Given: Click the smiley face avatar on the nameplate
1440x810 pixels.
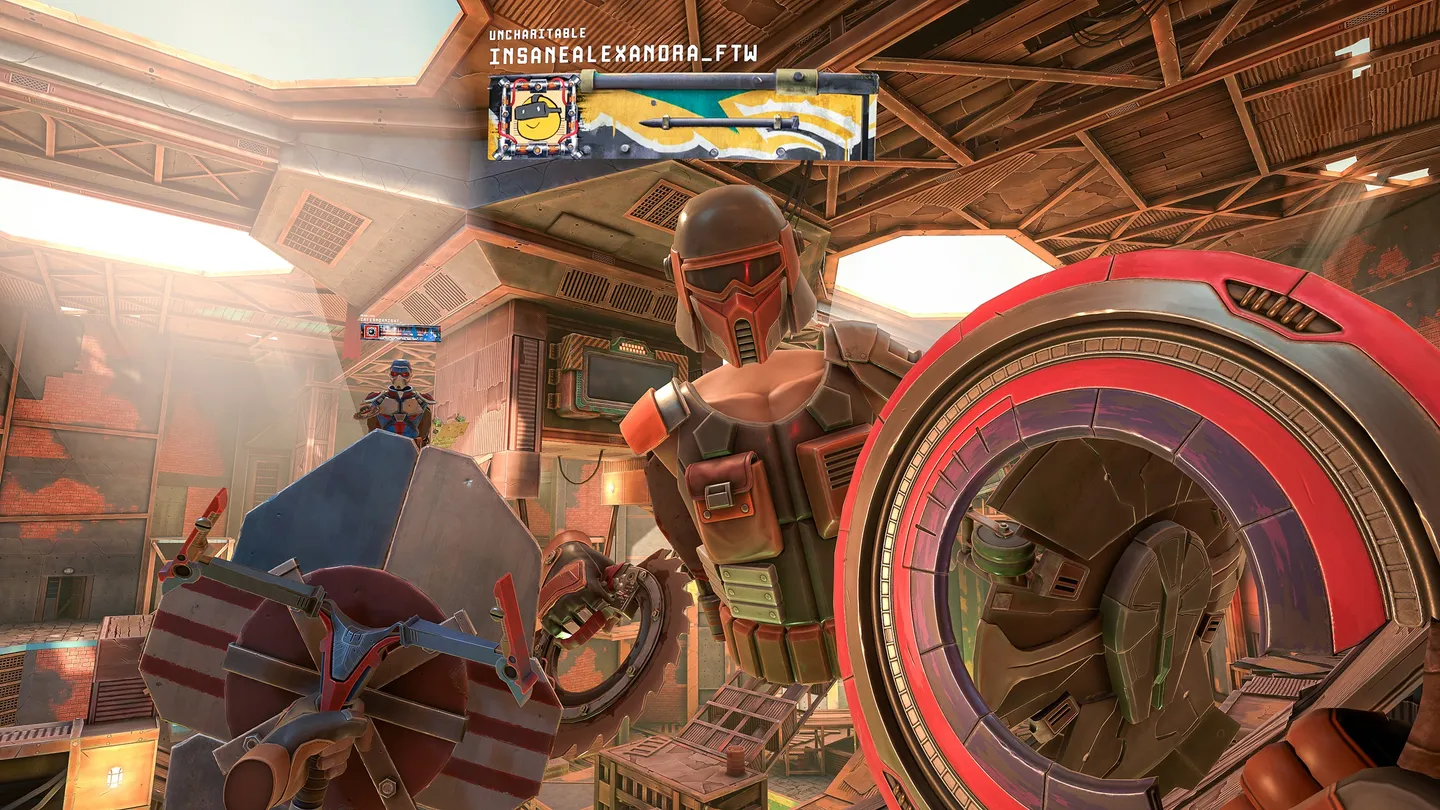Looking at the screenshot, I should point(534,118).
